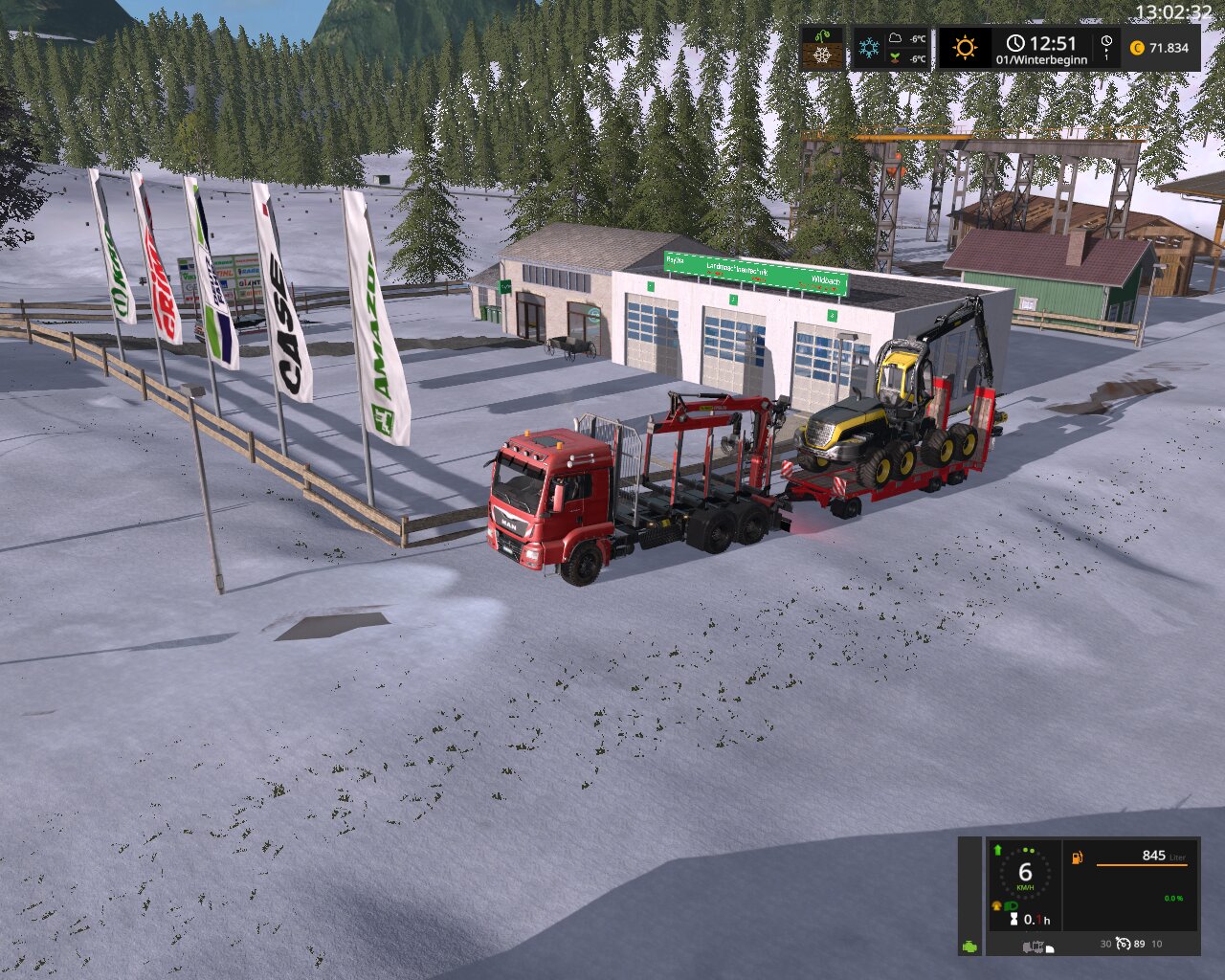The width and height of the screenshot is (1225, 980).
Task: Click the hourglass operating hours icon
Action: [x=1013, y=920]
